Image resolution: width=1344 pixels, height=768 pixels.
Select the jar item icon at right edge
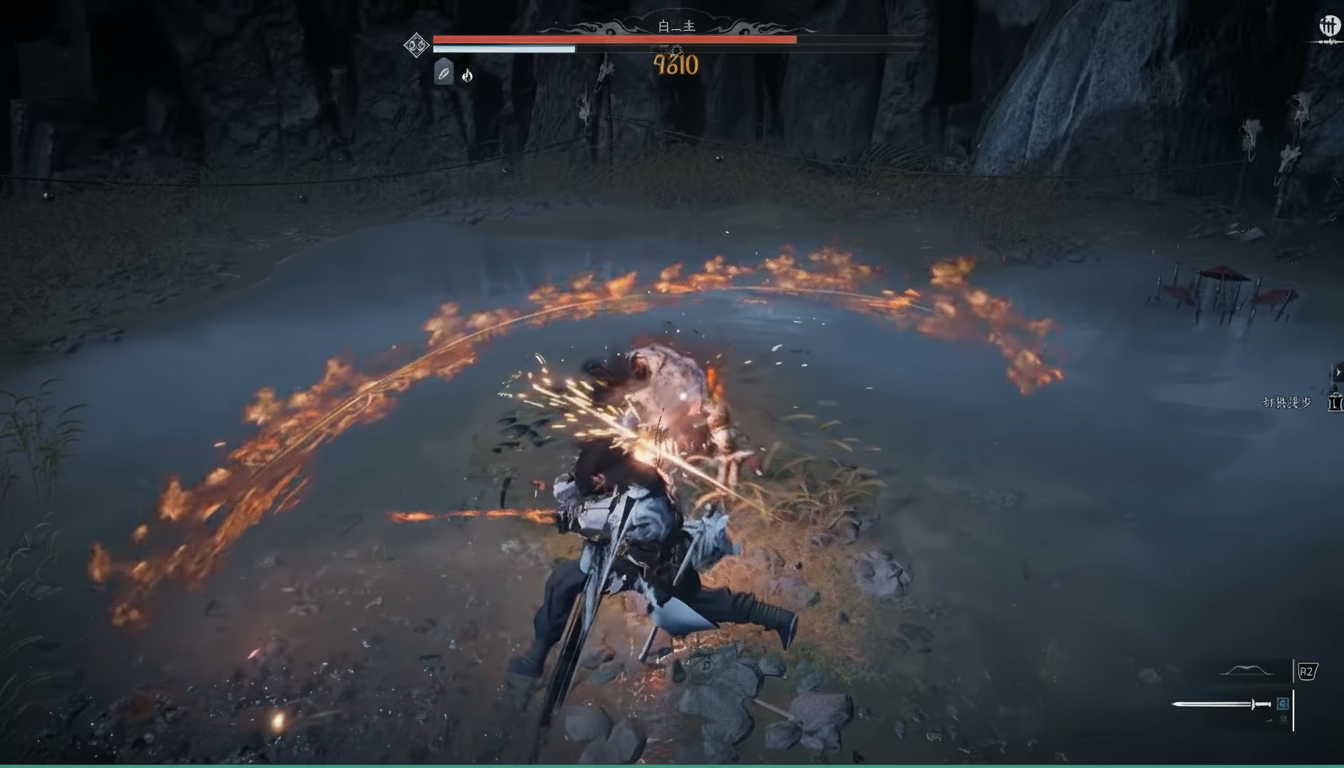point(1335,402)
